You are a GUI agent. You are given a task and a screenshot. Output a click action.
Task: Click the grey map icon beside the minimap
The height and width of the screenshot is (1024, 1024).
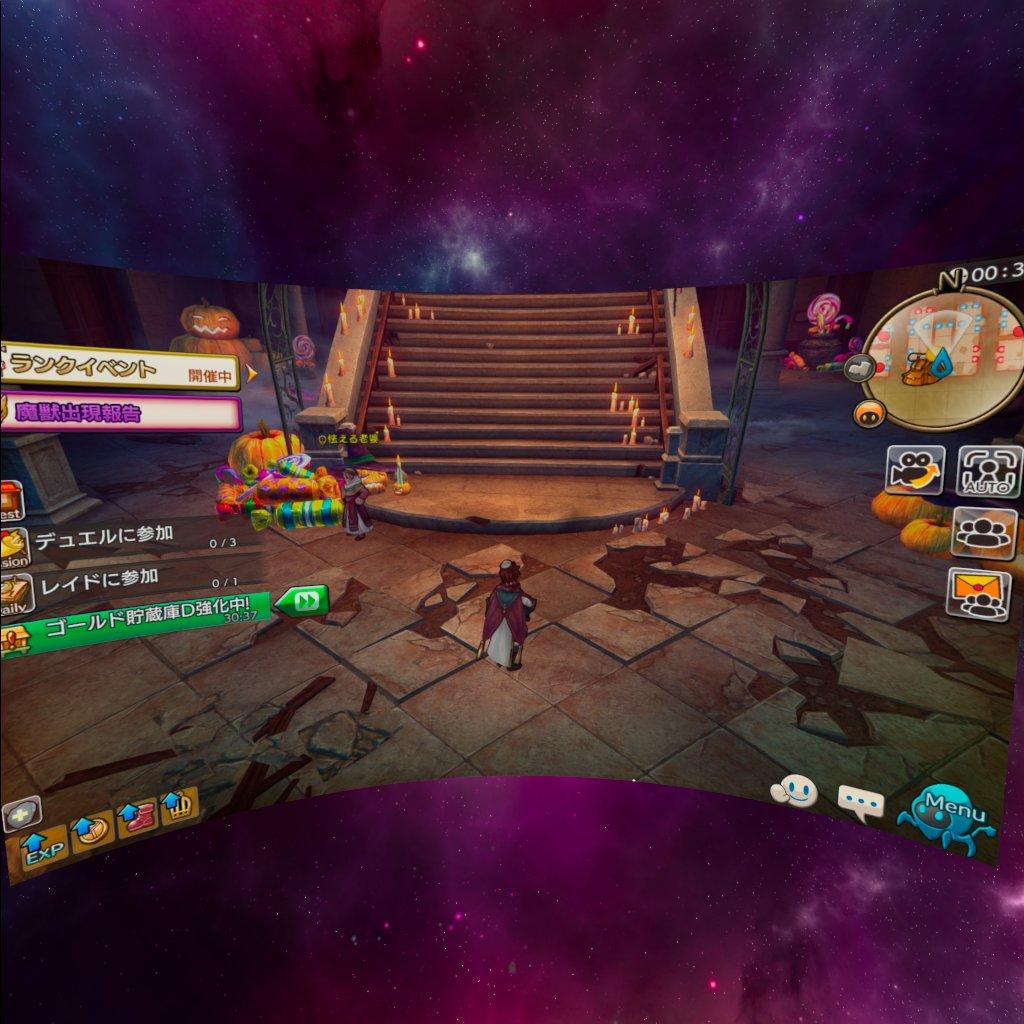pos(857,368)
